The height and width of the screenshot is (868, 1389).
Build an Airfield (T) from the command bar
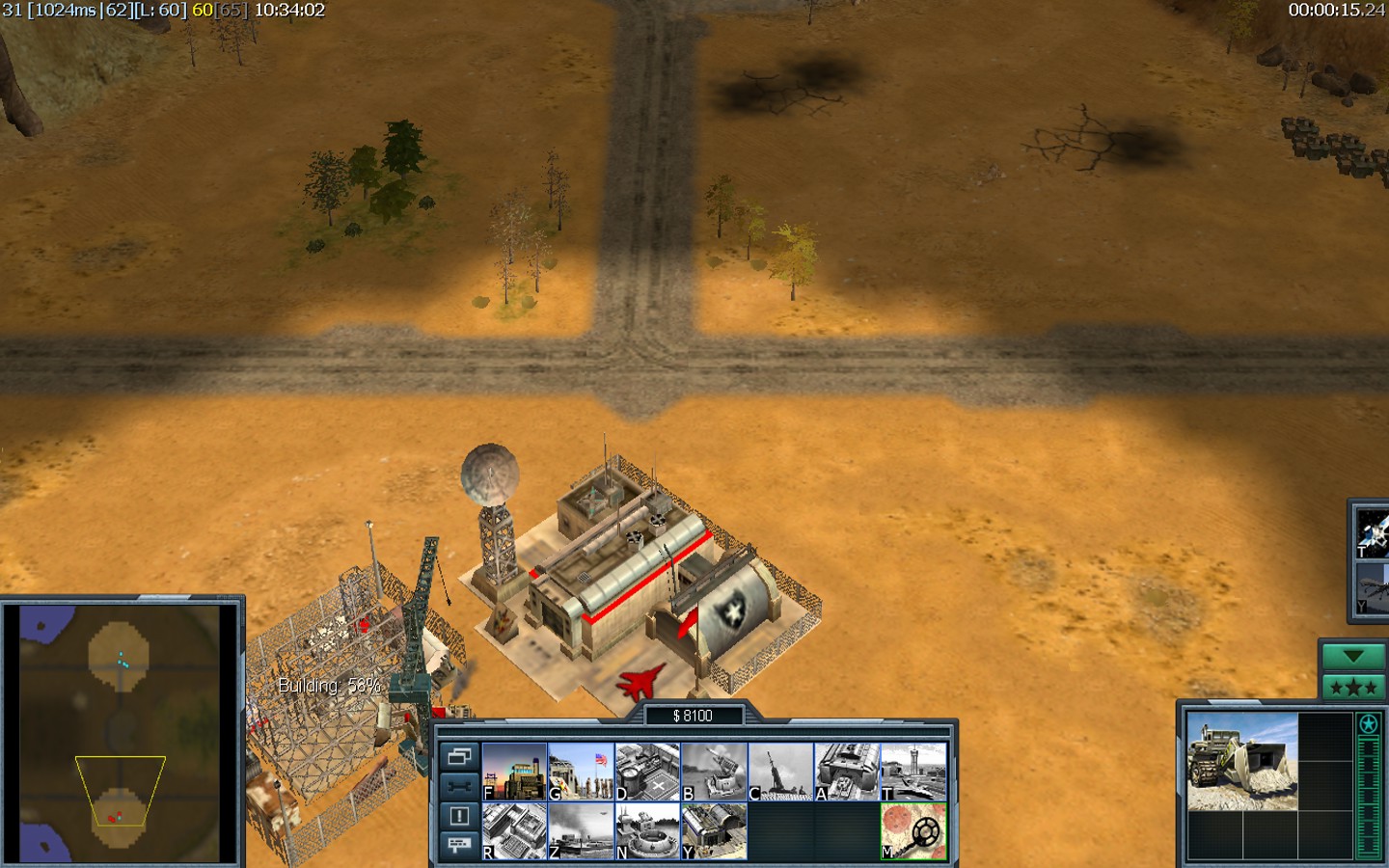(913, 772)
